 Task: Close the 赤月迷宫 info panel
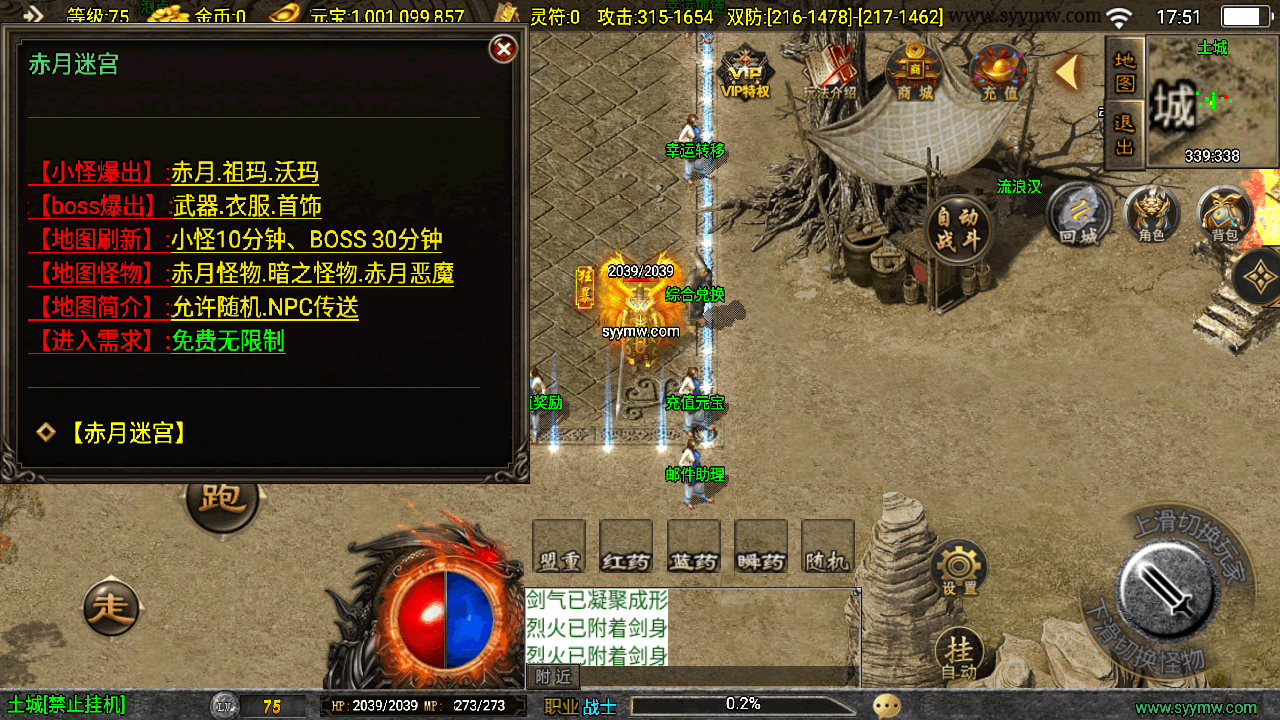tap(503, 48)
